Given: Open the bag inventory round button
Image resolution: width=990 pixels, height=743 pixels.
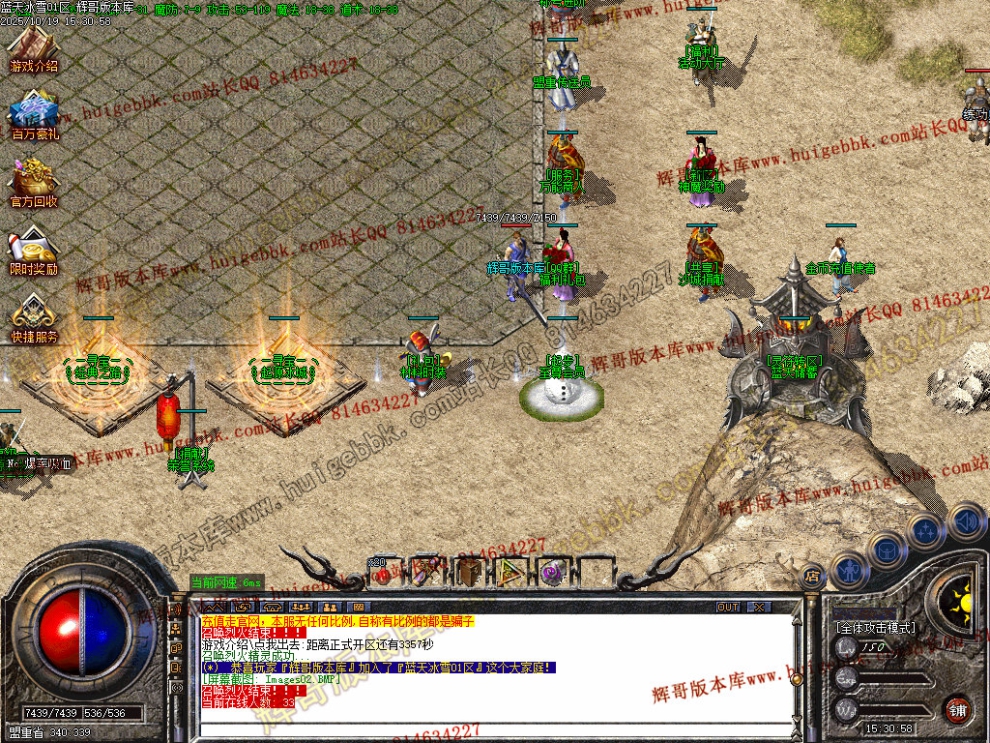Looking at the screenshot, I should pos(886,549).
